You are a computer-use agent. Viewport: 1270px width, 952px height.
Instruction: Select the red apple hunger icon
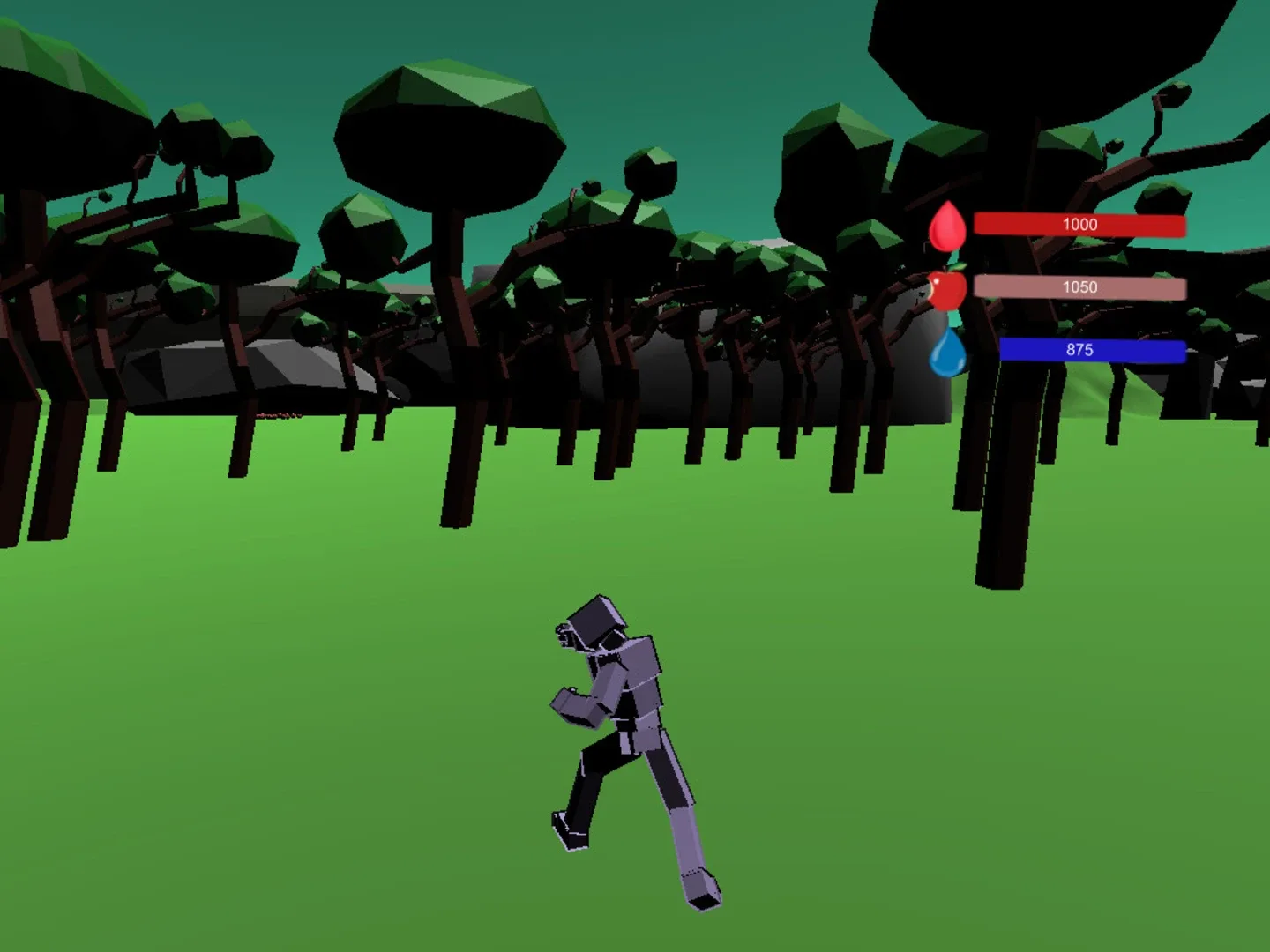(x=946, y=291)
